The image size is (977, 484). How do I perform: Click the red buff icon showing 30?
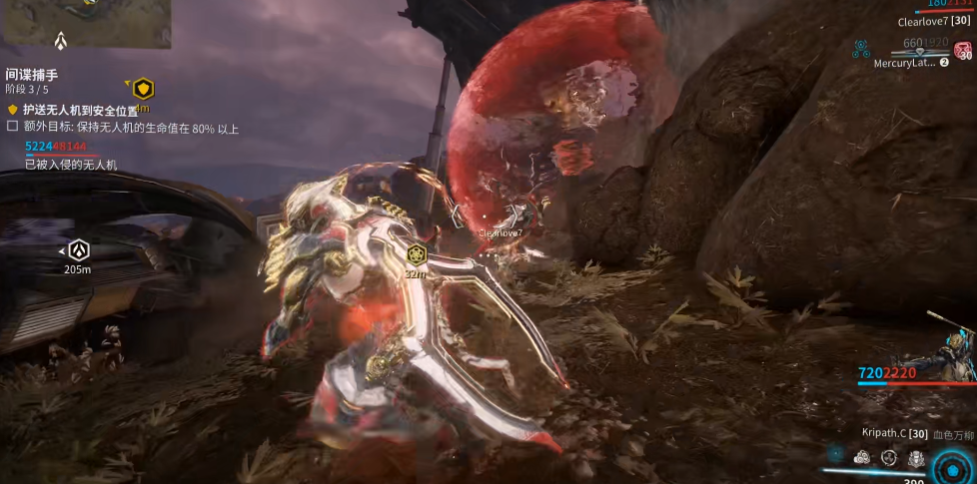pyautogui.click(x=962, y=51)
